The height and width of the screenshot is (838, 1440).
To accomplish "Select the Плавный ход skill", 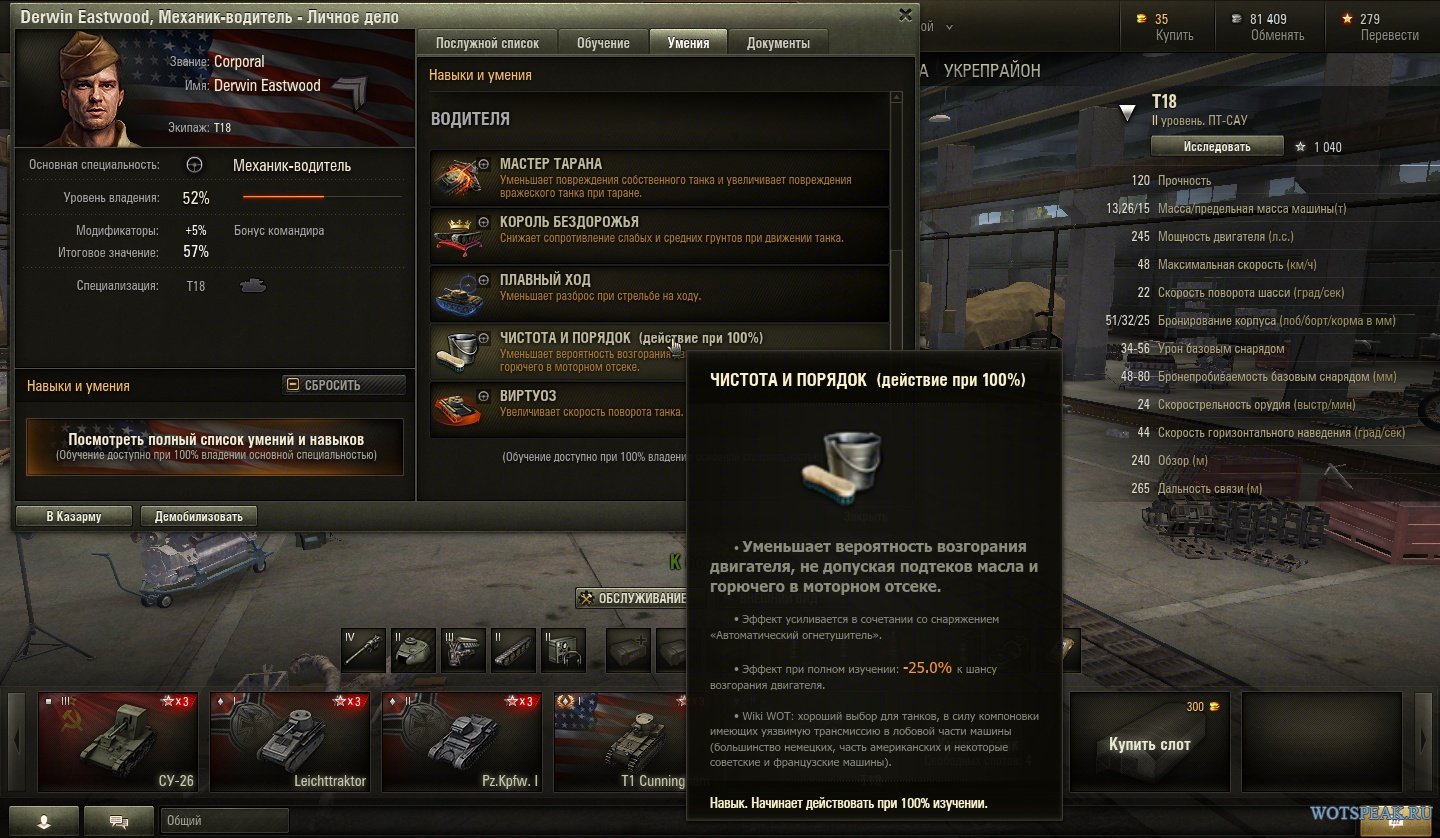I will pos(659,292).
